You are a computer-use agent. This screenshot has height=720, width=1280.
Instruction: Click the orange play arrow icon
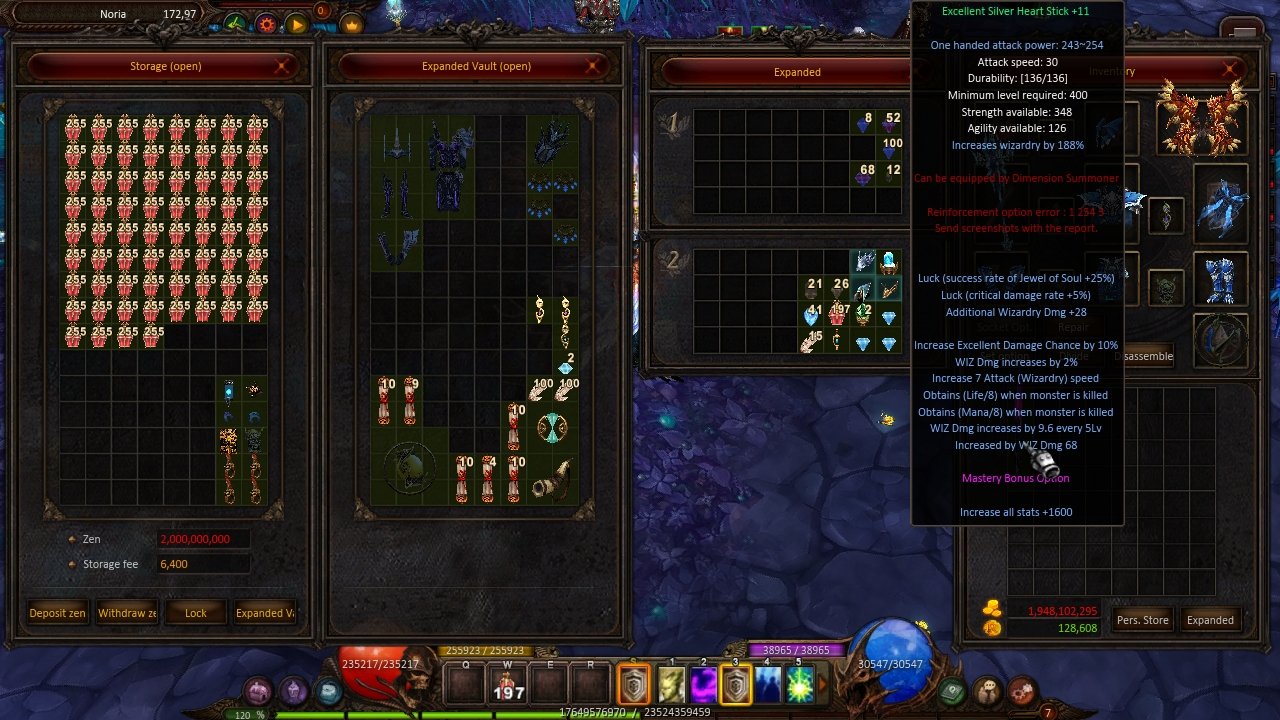[x=297, y=24]
